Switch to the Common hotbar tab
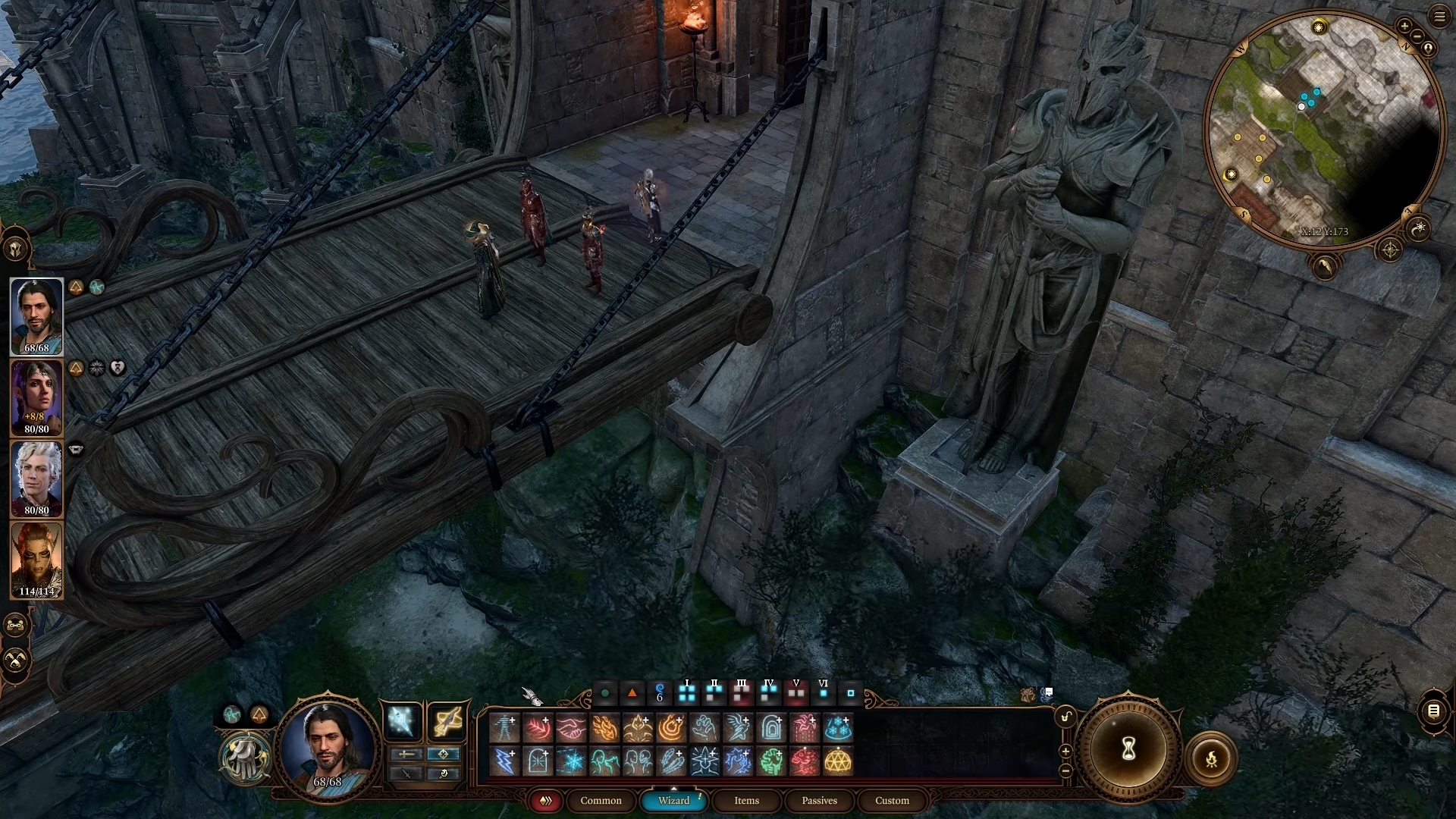The width and height of the screenshot is (1456, 819). coord(601,801)
